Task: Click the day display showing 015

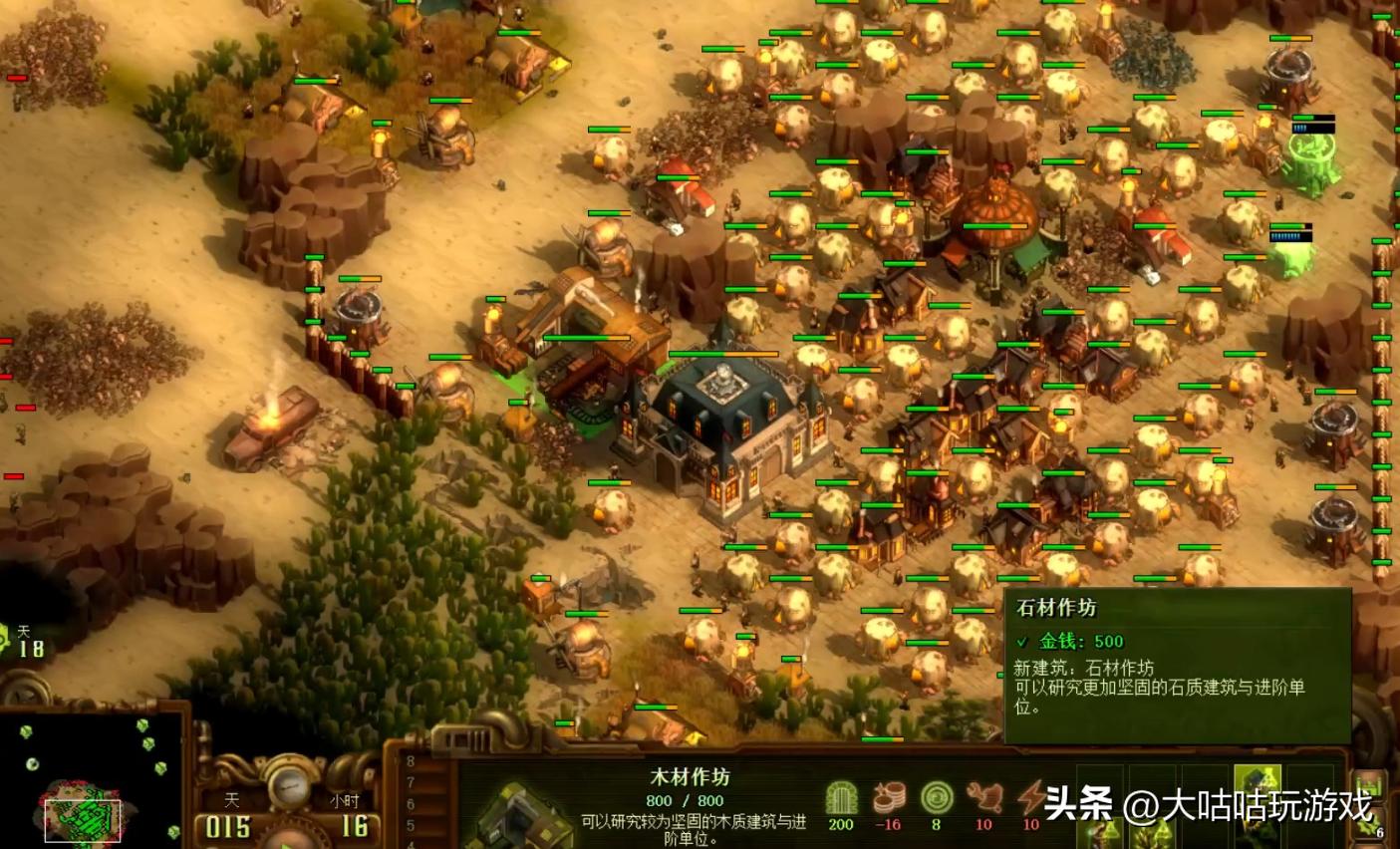Action: pyautogui.click(x=227, y=824)
